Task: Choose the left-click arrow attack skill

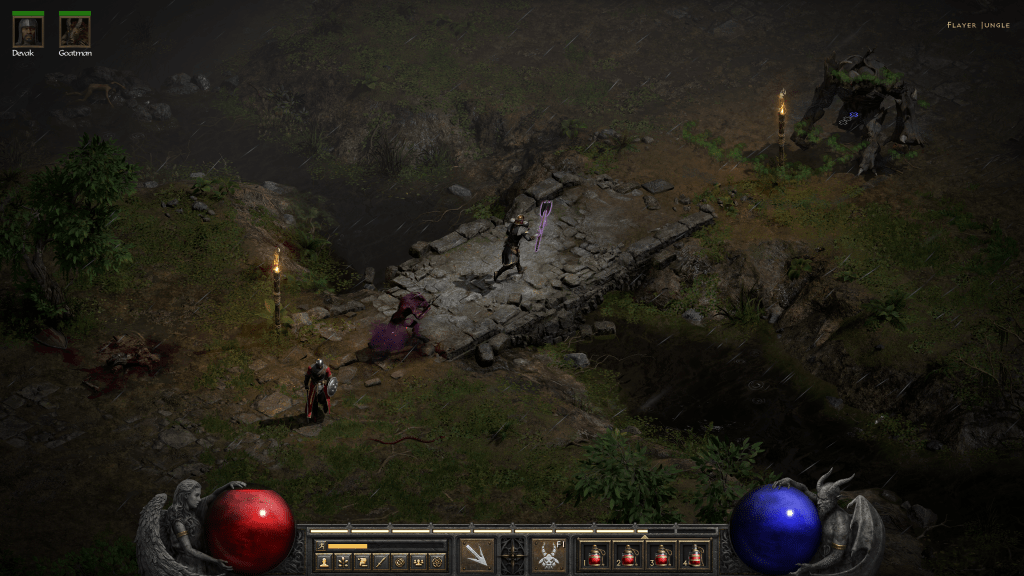Action: click(x=476, y=555)
